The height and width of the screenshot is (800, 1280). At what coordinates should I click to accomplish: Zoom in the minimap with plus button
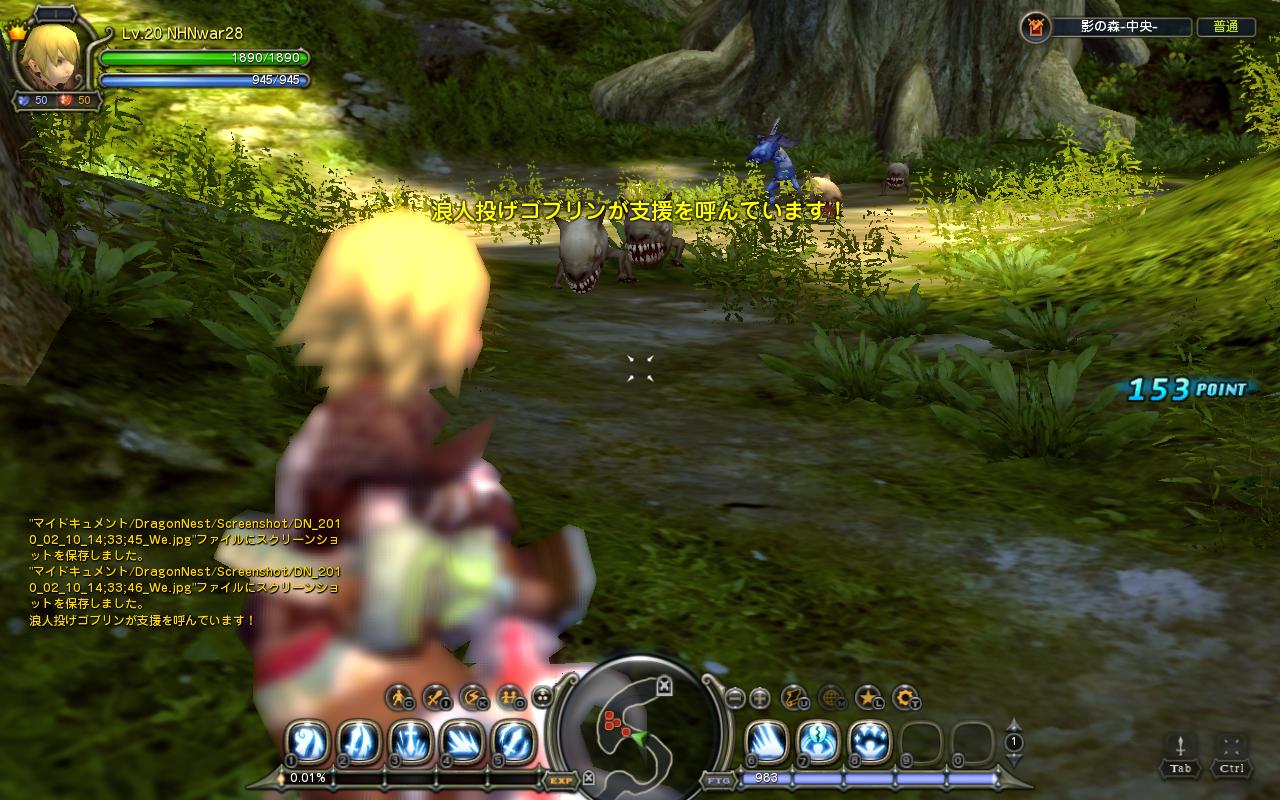pyautogui.click(x=760, y=697)
